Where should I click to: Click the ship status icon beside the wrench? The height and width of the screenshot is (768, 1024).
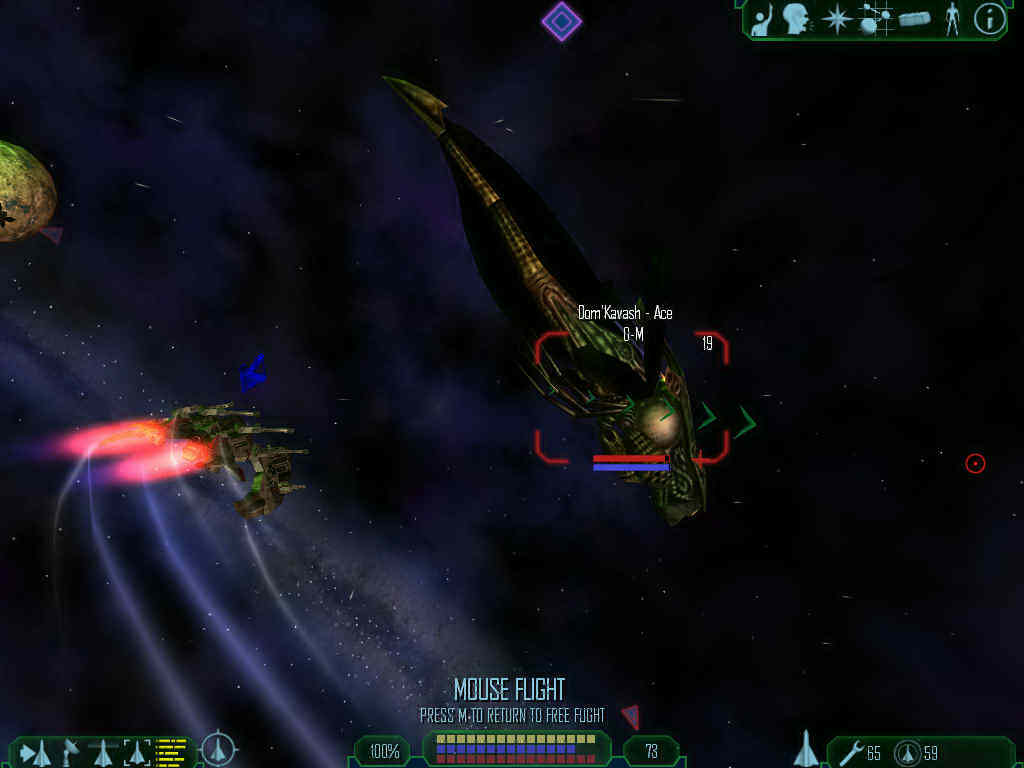pyautogui.click(x=806, y=749)
